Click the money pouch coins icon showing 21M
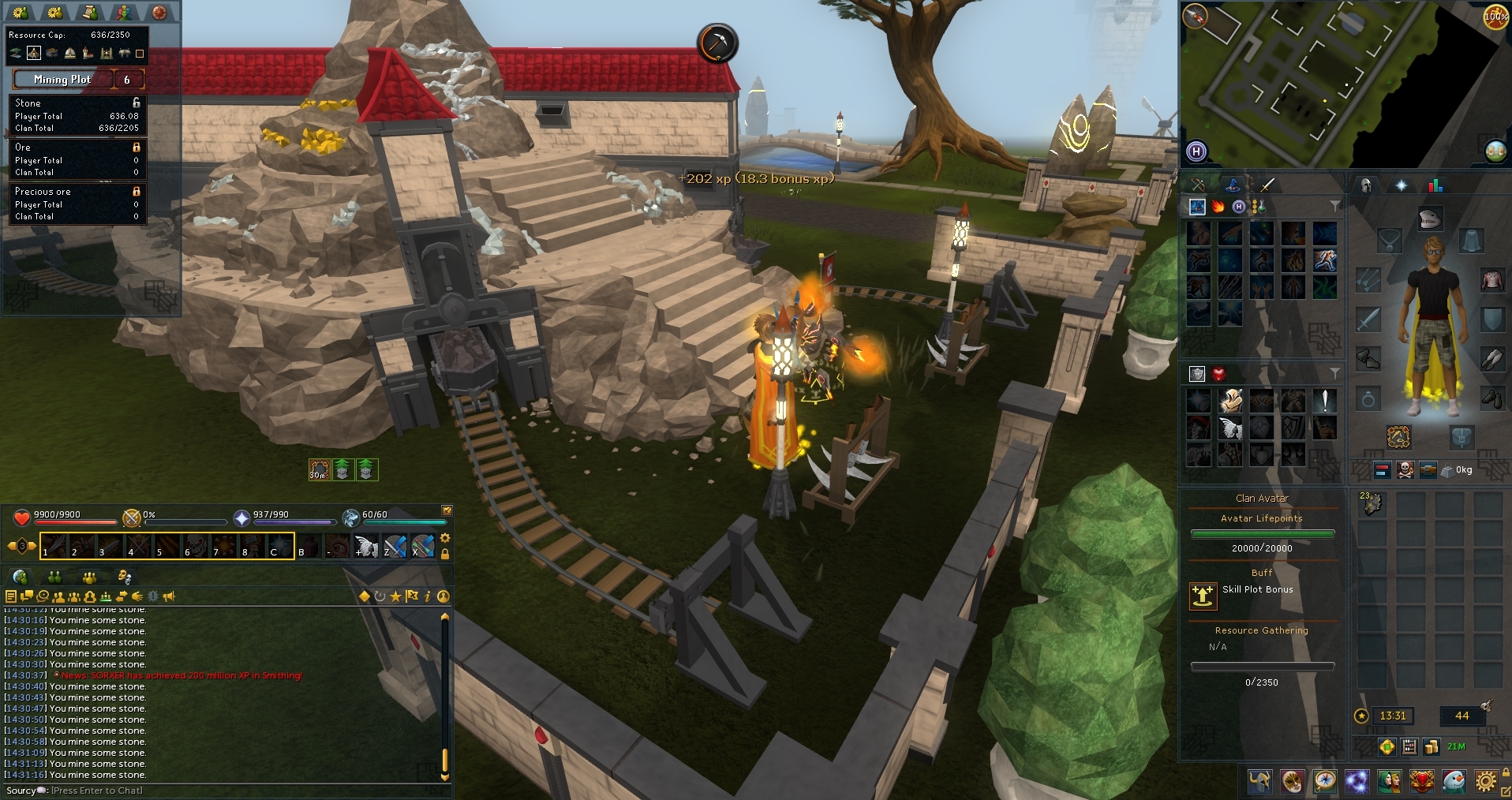This screenshot has height=800, width=1512. point(1431,747)
